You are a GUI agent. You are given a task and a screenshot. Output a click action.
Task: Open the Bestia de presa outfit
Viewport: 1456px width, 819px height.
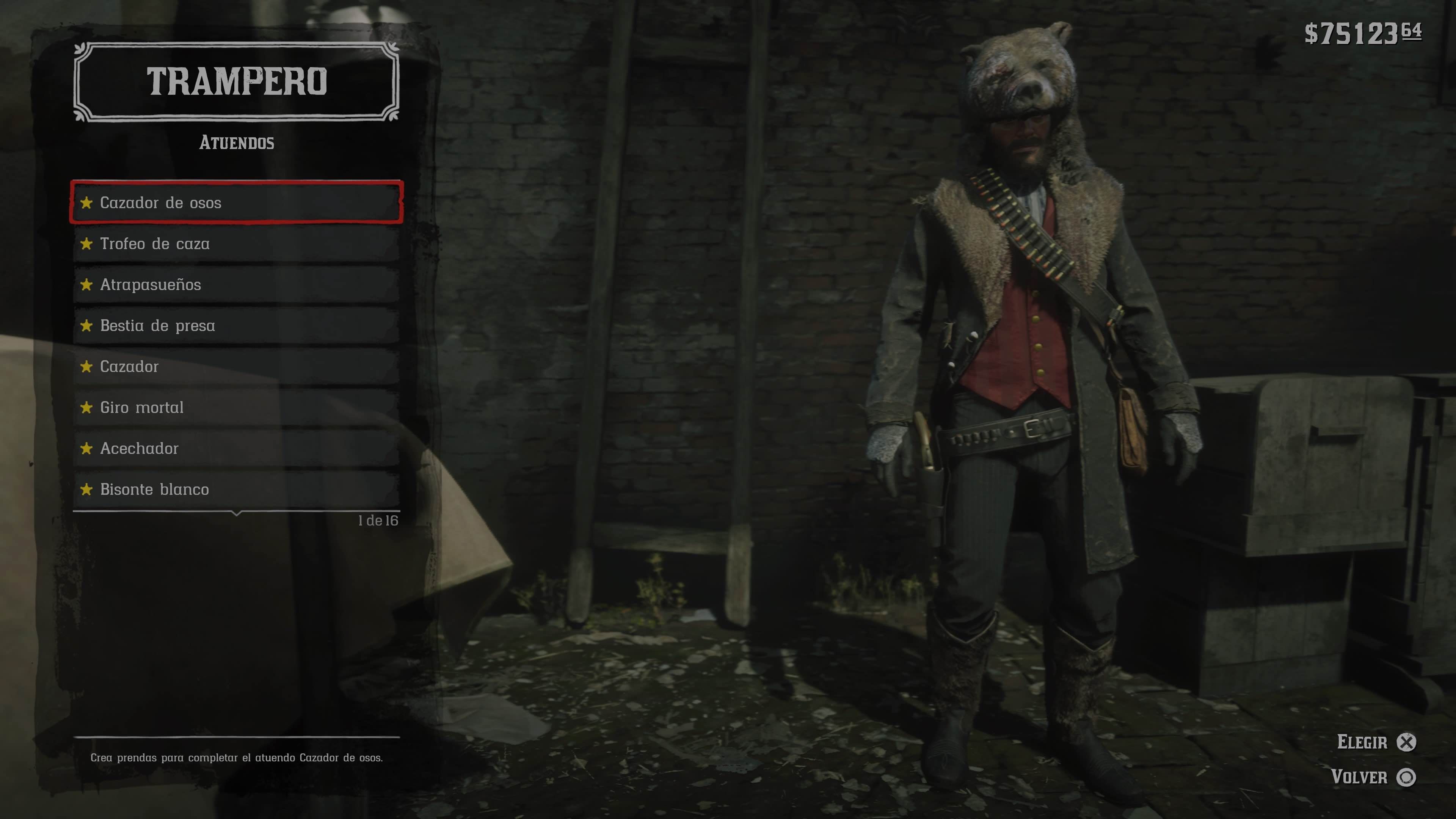pos(236,326)
